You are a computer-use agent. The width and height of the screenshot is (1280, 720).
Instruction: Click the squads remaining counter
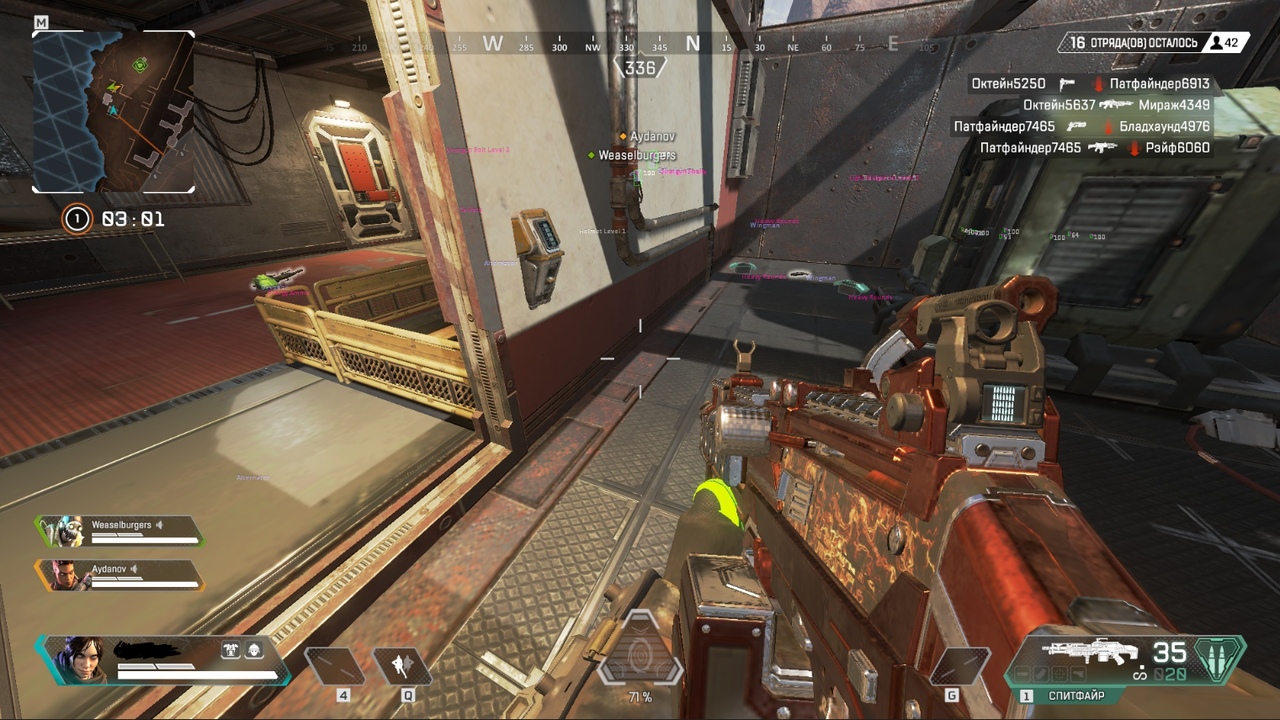point(1132,43)
